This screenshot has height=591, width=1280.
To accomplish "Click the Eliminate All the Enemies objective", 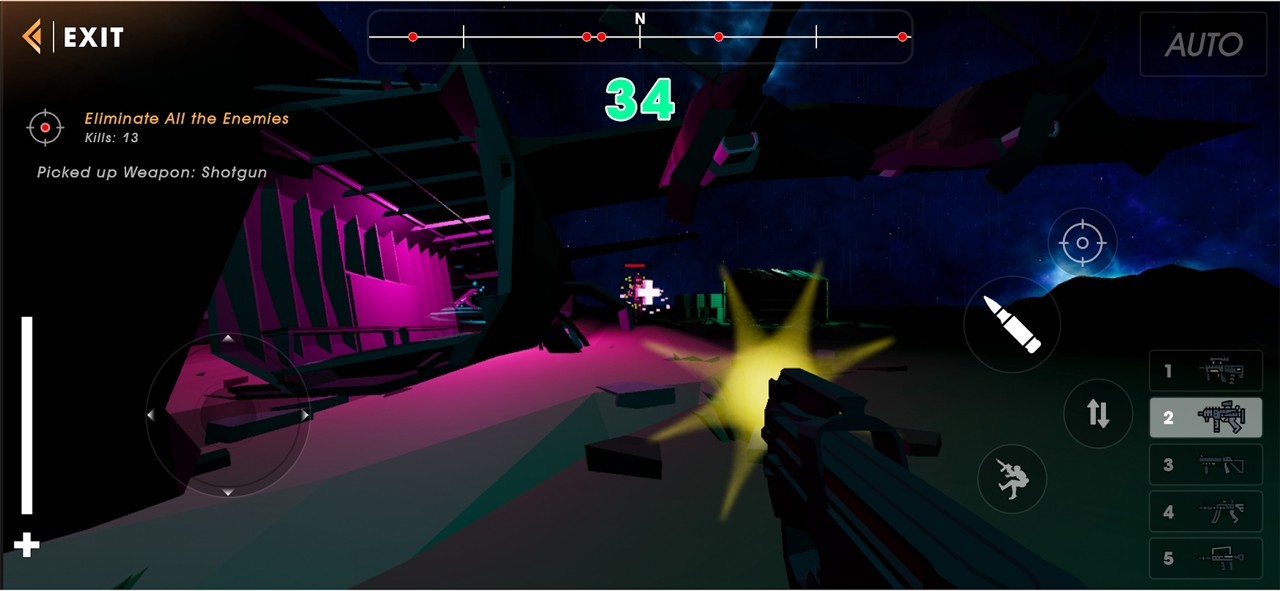I will click(186, 119).
